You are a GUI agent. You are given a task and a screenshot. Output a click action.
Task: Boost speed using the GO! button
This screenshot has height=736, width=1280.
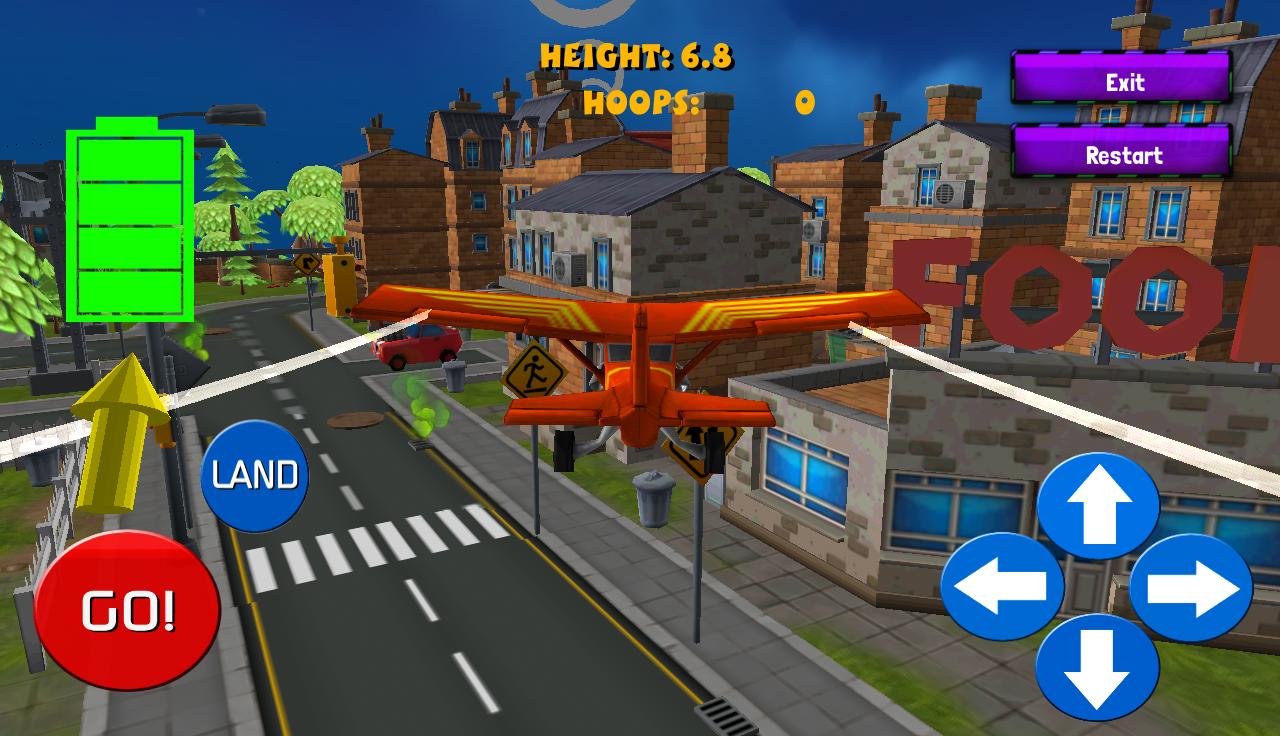click(129, 607)
